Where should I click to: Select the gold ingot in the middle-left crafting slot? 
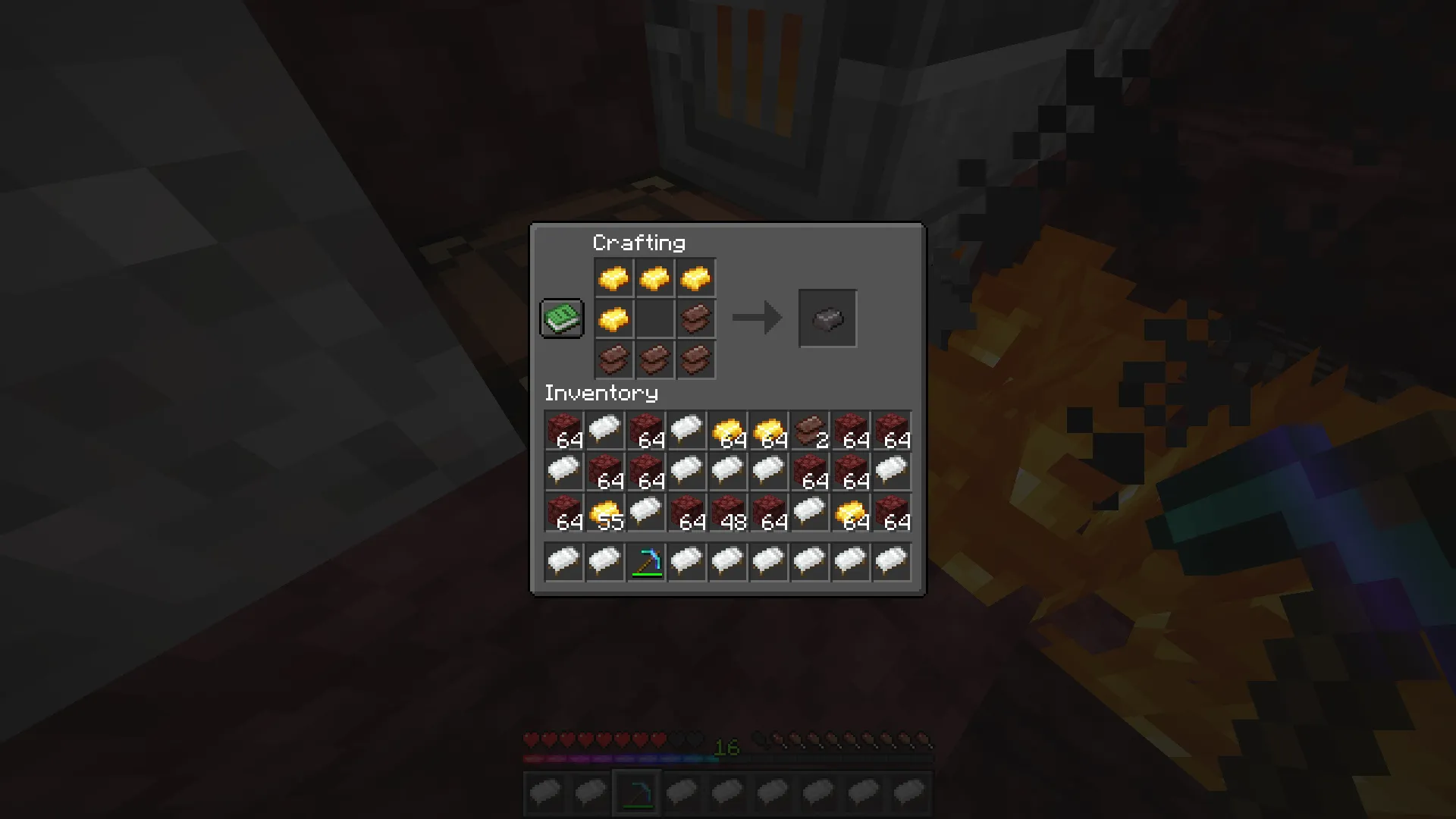tap(613, 318)
